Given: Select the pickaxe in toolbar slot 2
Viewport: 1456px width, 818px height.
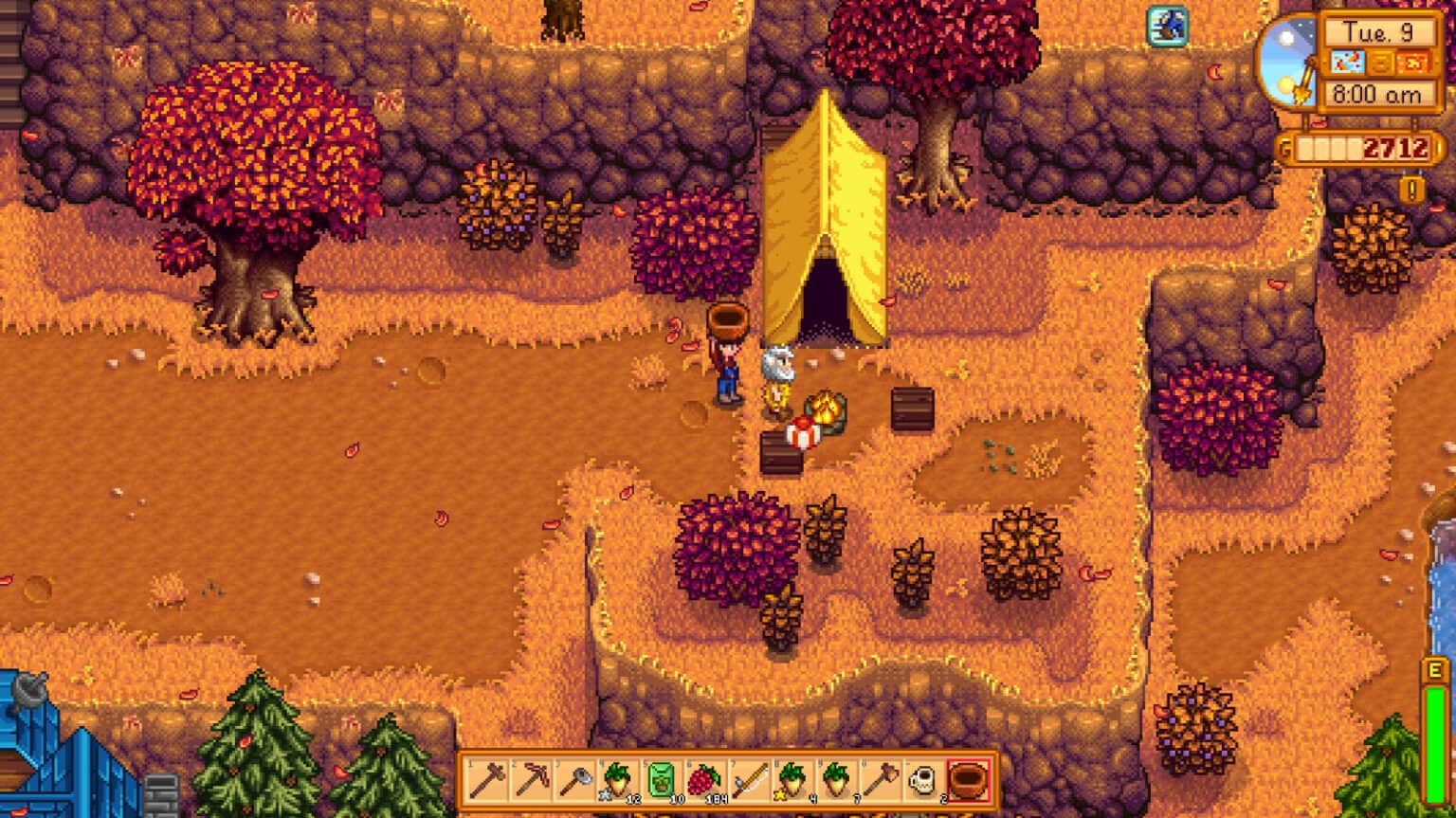Looking at the screenshot, I should (x=529, y=779).
